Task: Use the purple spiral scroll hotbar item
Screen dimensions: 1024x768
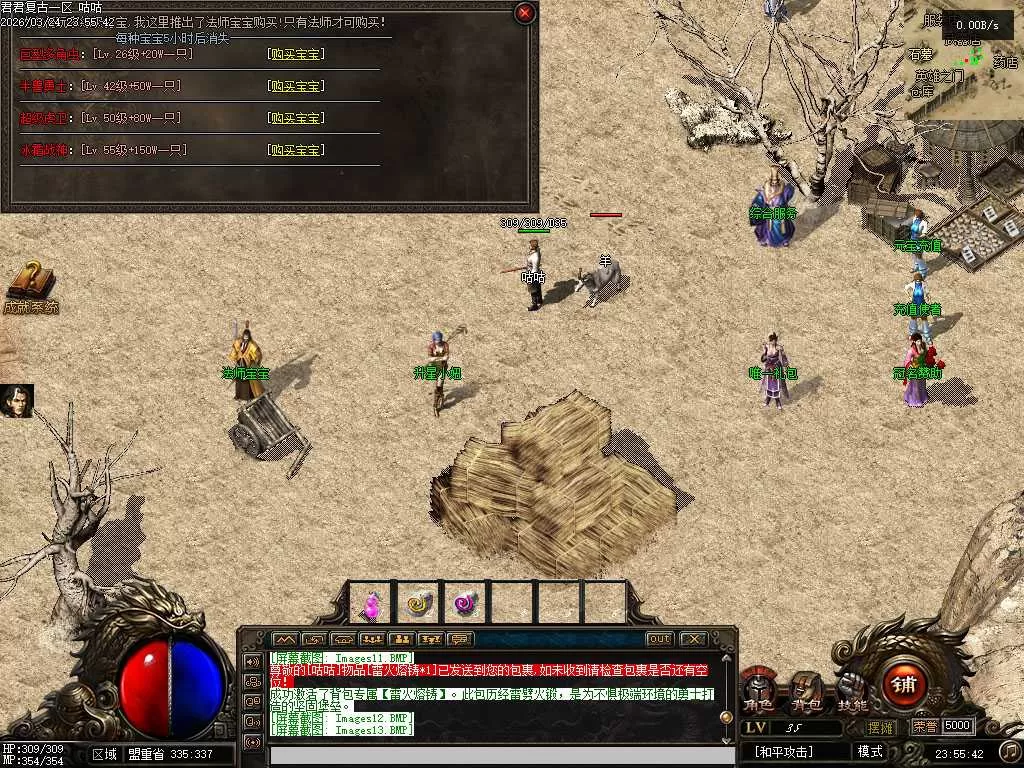Action: click(466, 604)
